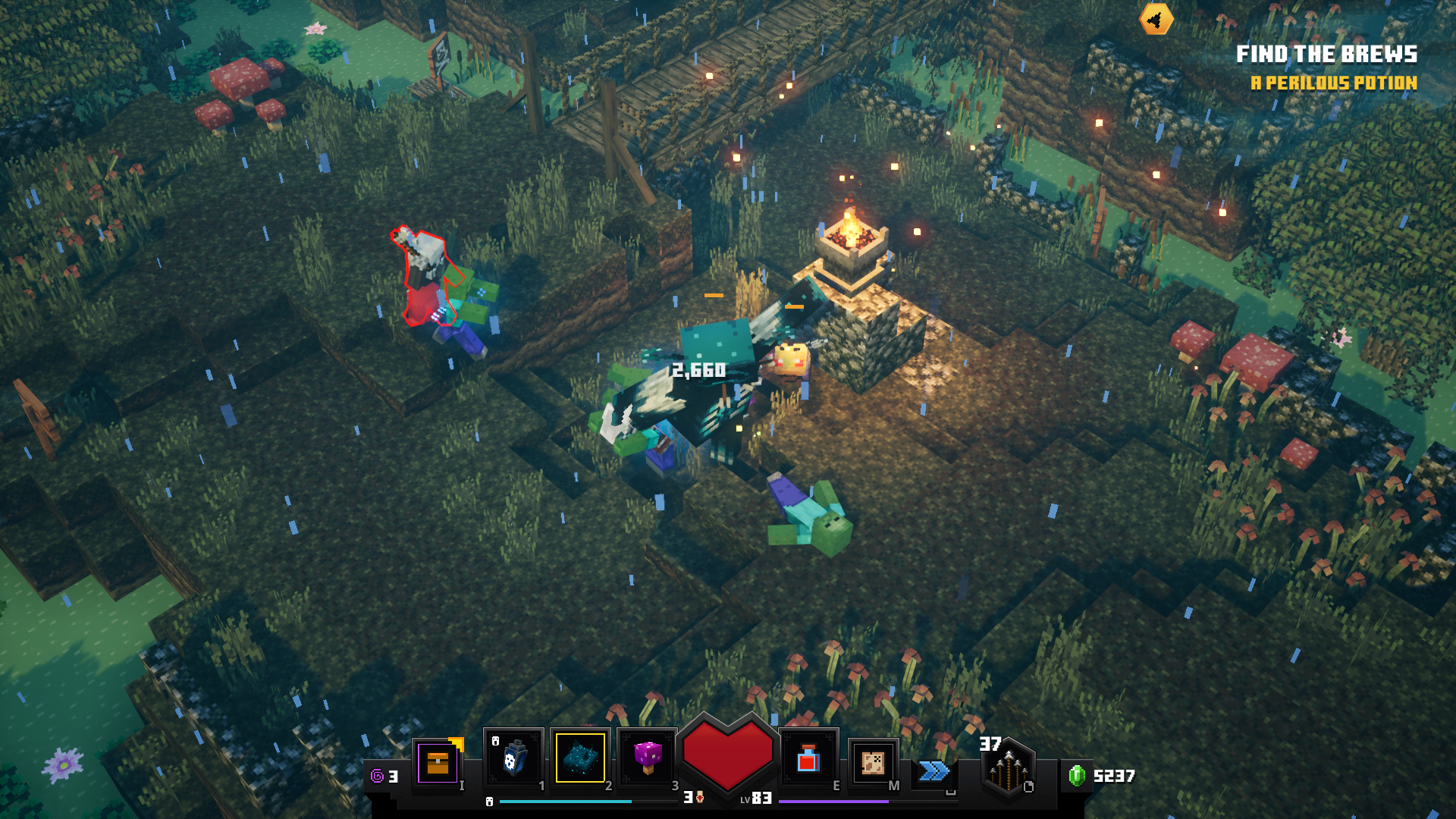Open the inventory chest icon
Viewport: 1456px width, 819px height.
pyautogui.click(x=438, y=762)
